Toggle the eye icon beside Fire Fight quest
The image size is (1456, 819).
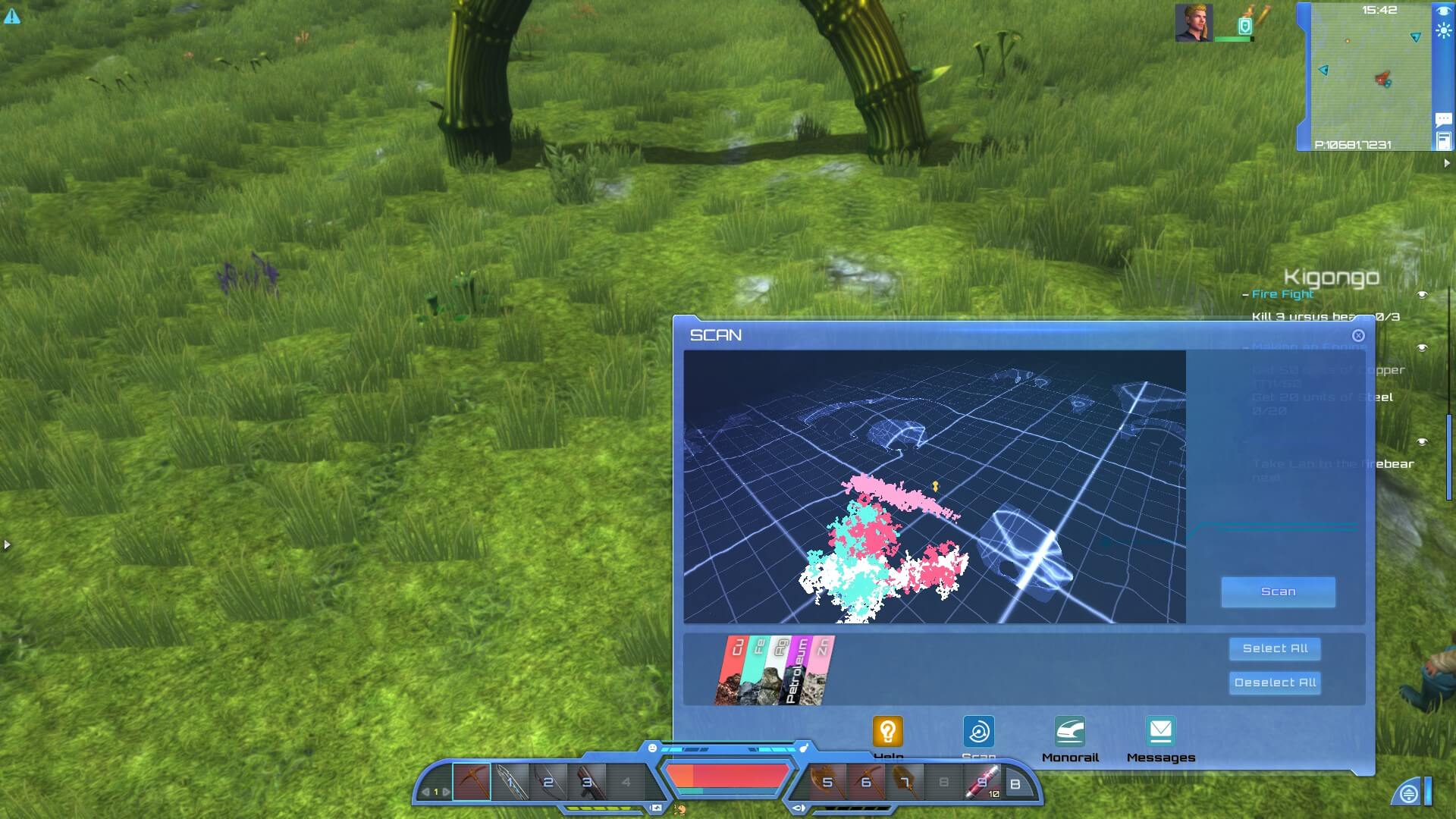[1422, 294]
